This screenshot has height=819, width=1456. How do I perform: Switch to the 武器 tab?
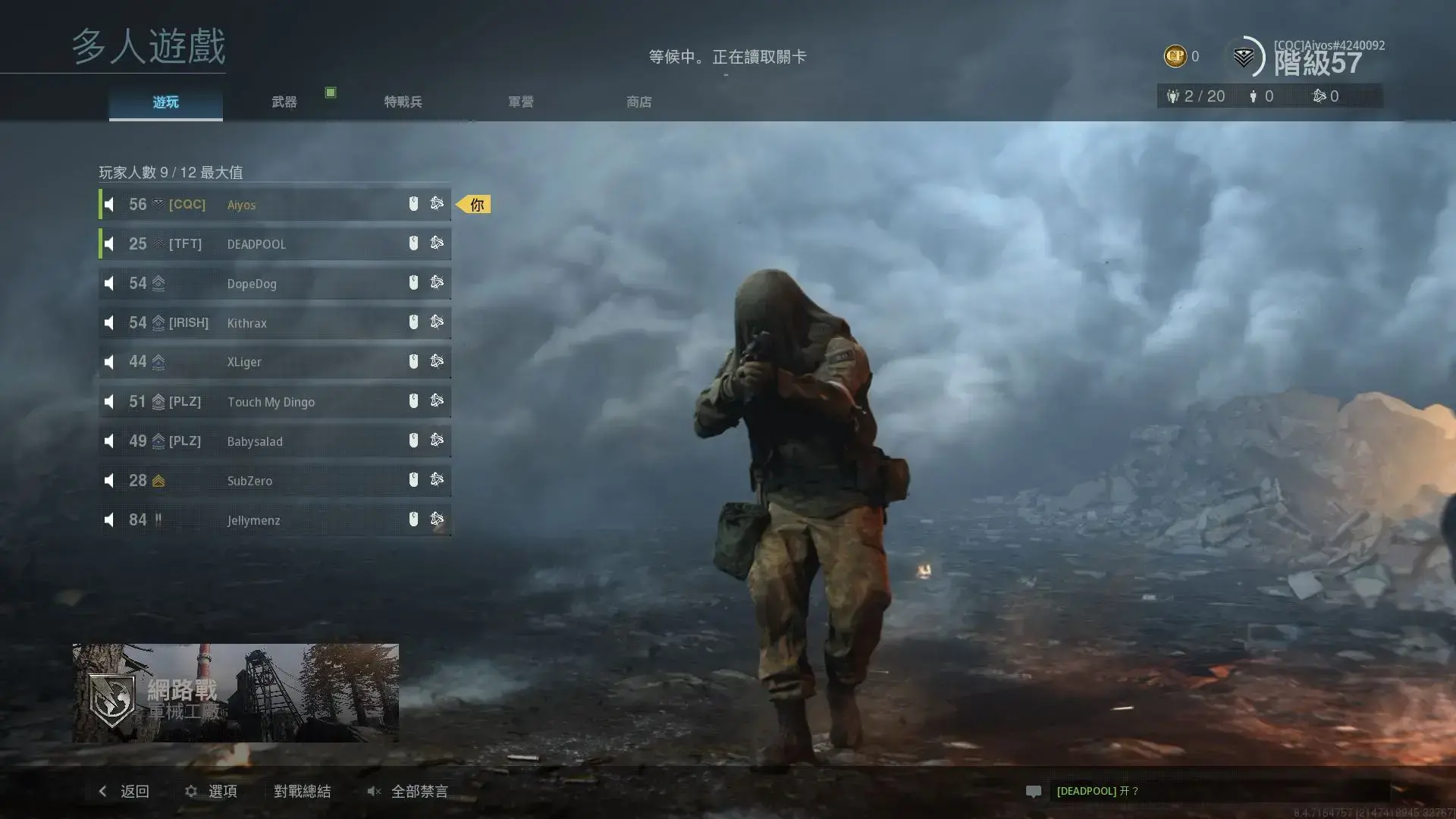tap(283, 101)
